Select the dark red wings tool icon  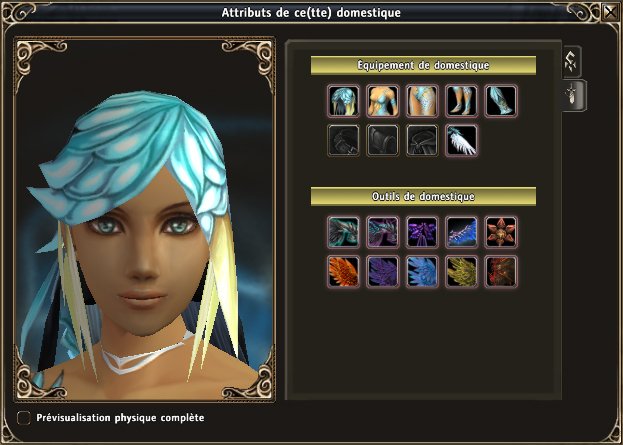point(499,271)
